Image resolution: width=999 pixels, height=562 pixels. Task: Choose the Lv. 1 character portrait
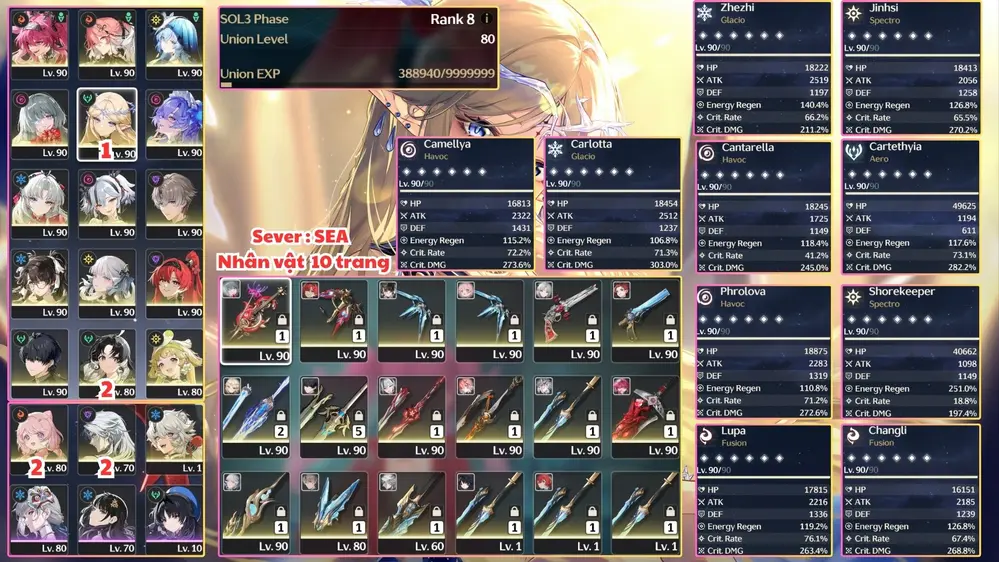[x=174, y=439]
